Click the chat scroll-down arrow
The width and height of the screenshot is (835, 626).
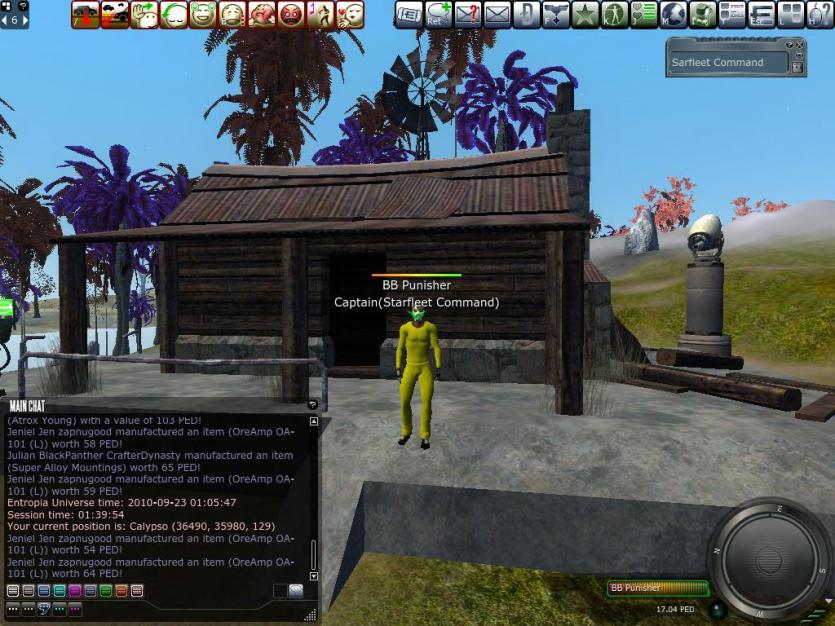click(x=314, y=576)
